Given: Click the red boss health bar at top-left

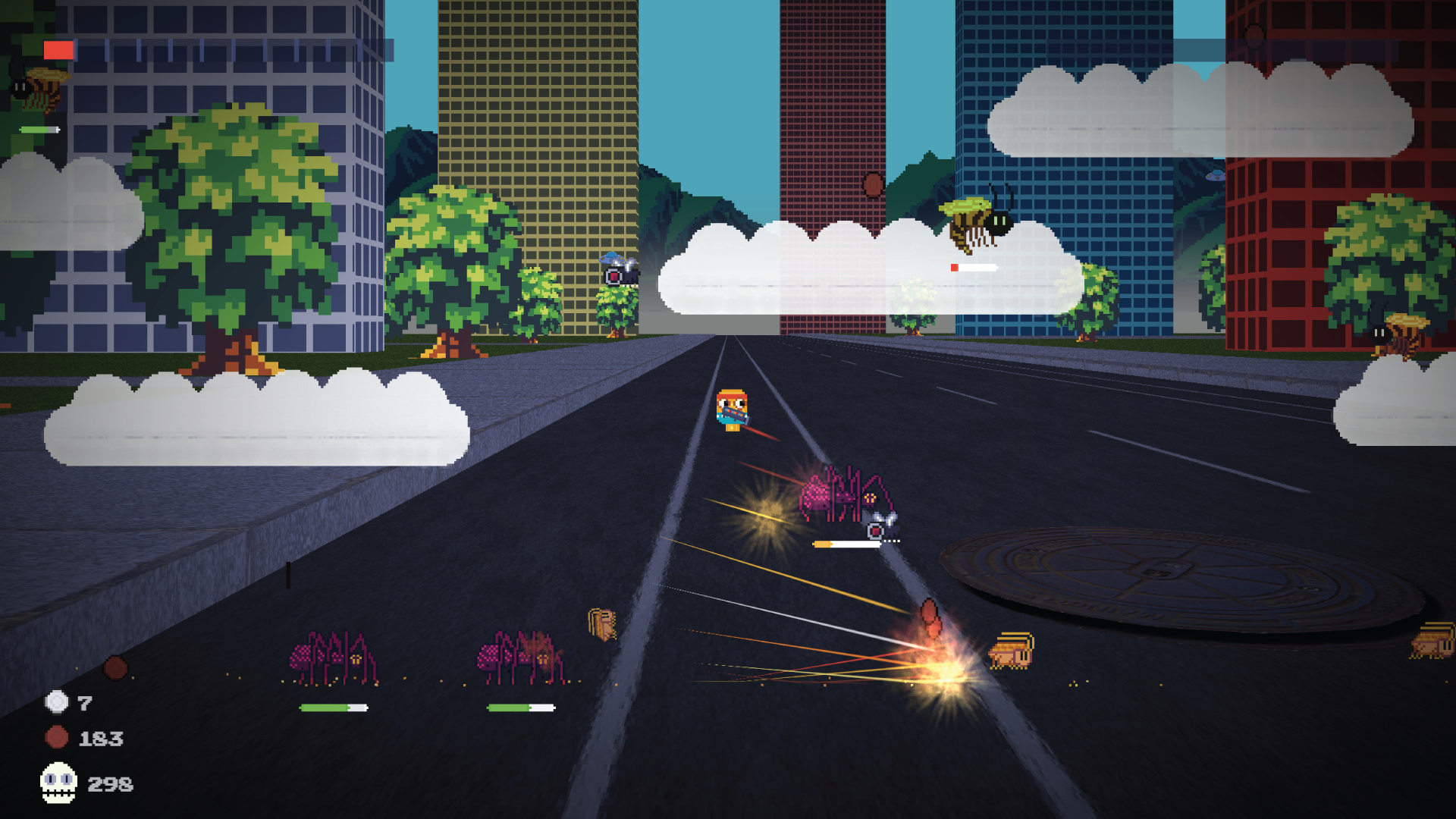Looking at the screenshot, I should pos(59,50).
